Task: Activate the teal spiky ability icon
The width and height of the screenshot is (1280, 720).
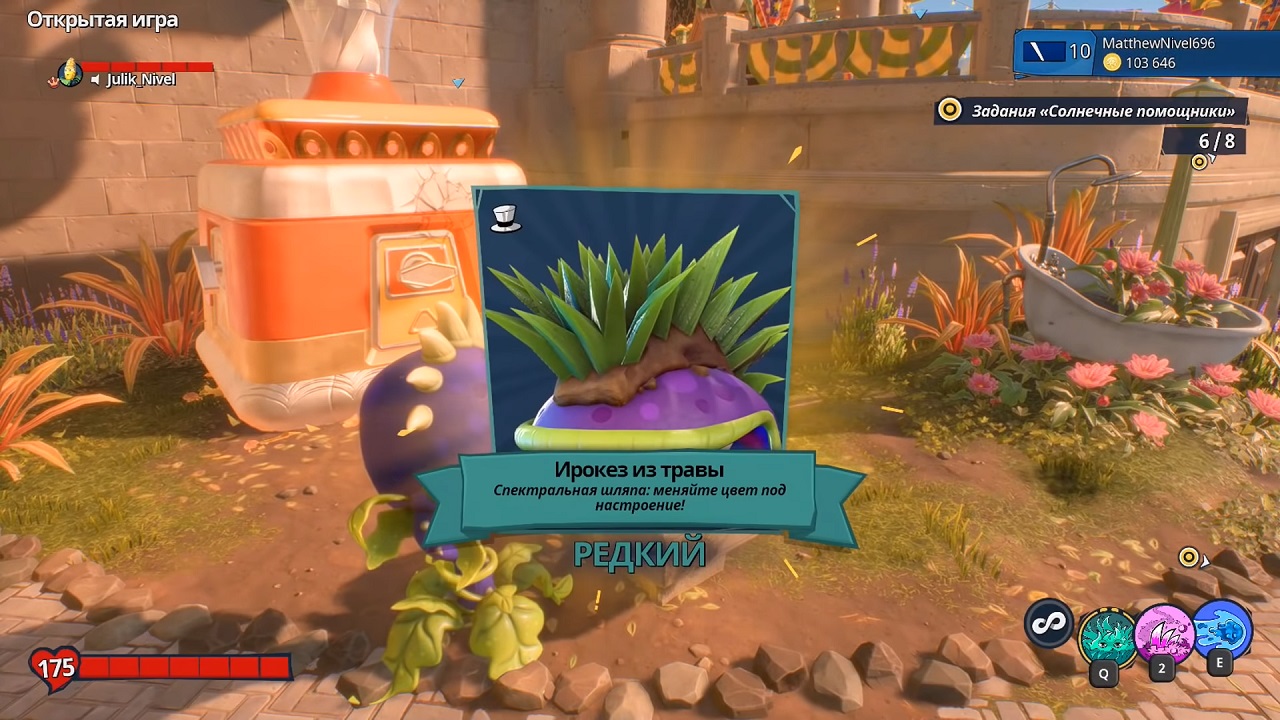Action: point(1106,635)
